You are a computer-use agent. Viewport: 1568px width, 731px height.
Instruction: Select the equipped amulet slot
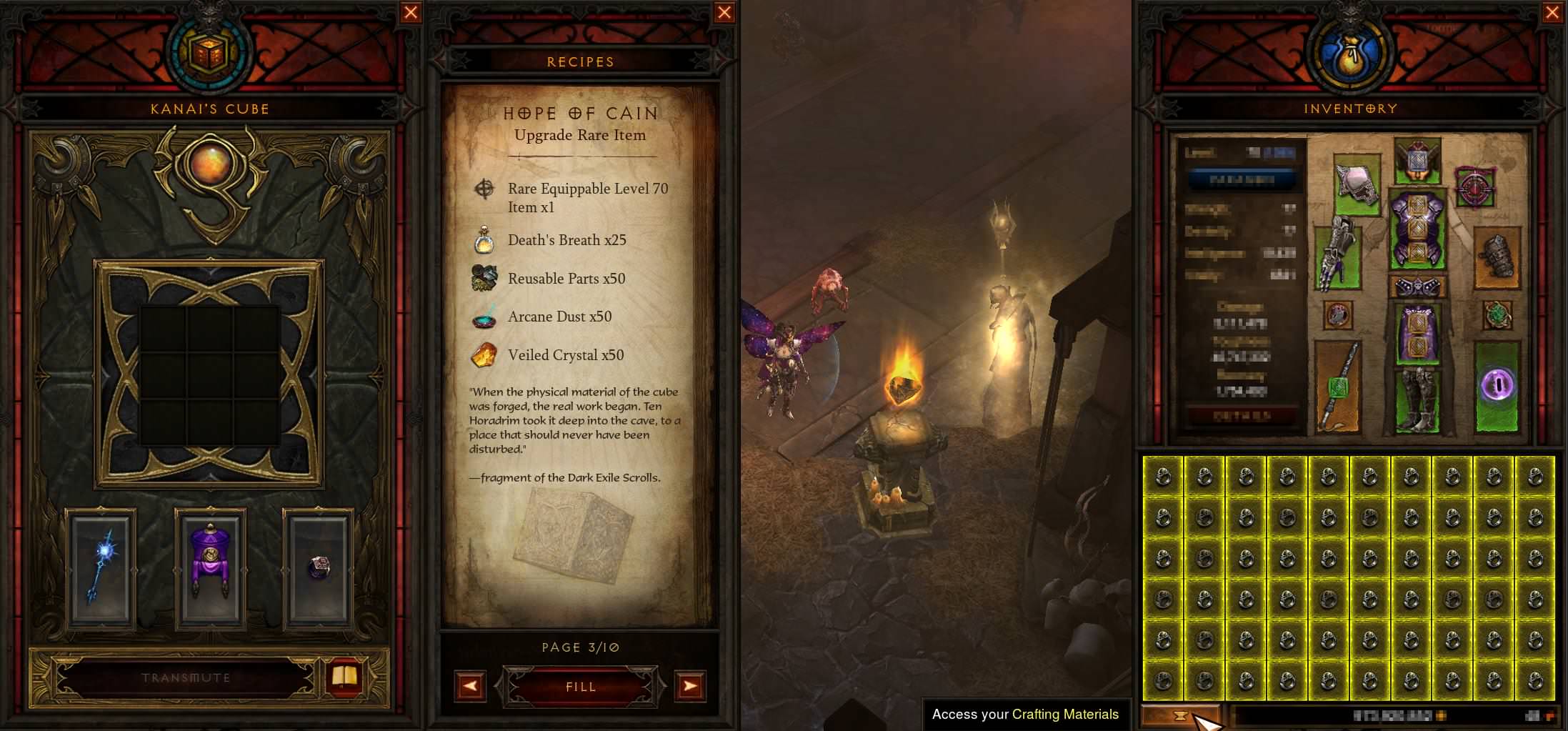(x=1474, y=188)
